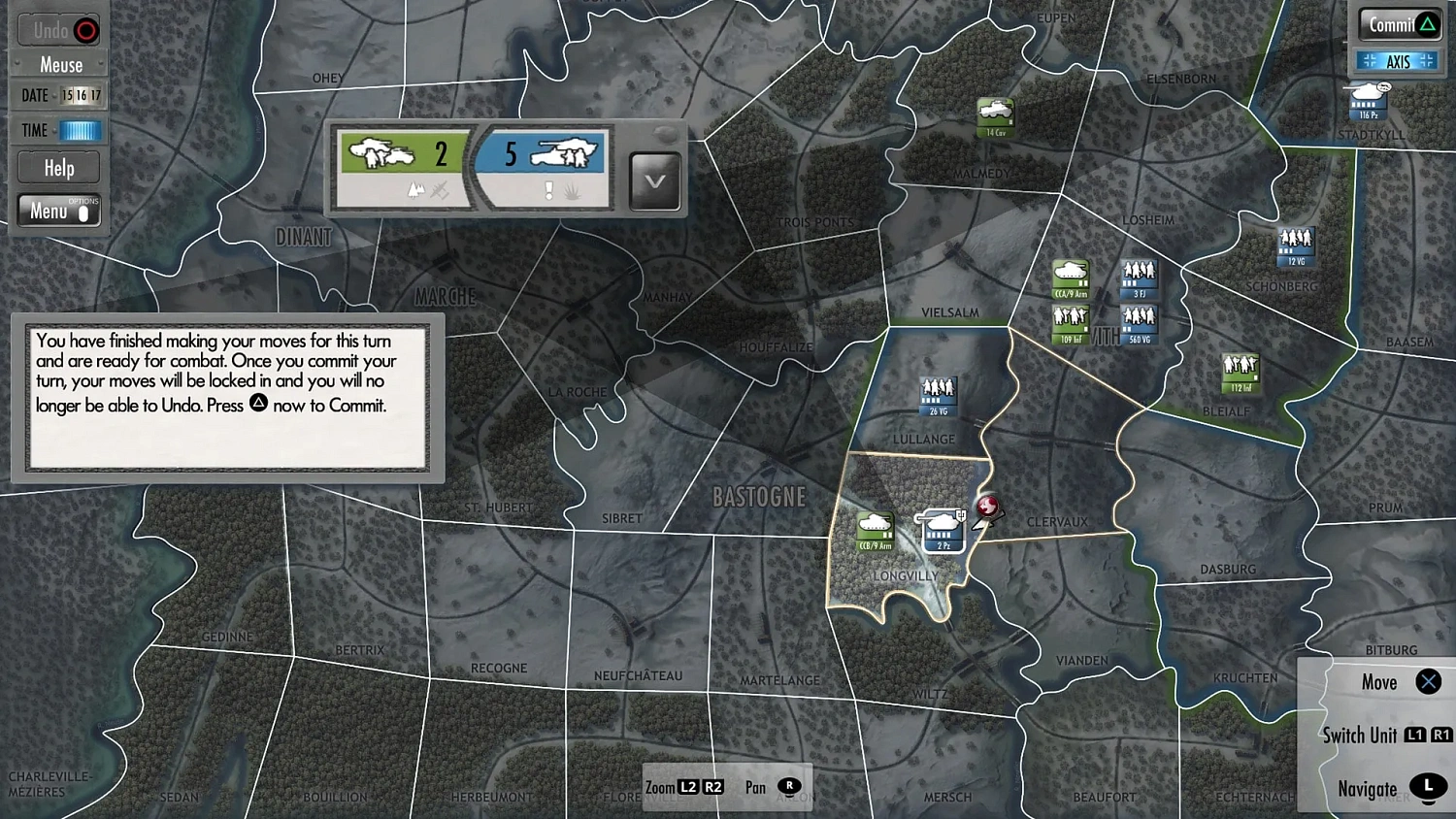Click the TIME progress slider

click(78, 129)
